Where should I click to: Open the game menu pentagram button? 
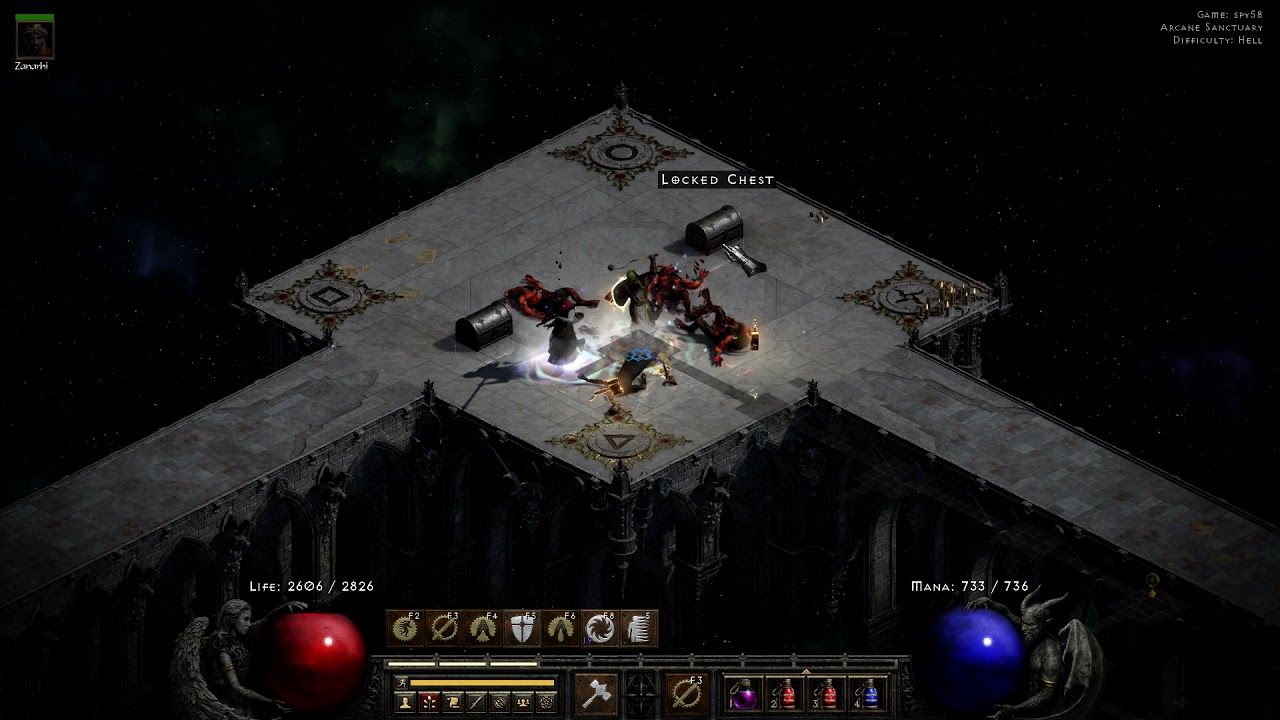[546, 702]
